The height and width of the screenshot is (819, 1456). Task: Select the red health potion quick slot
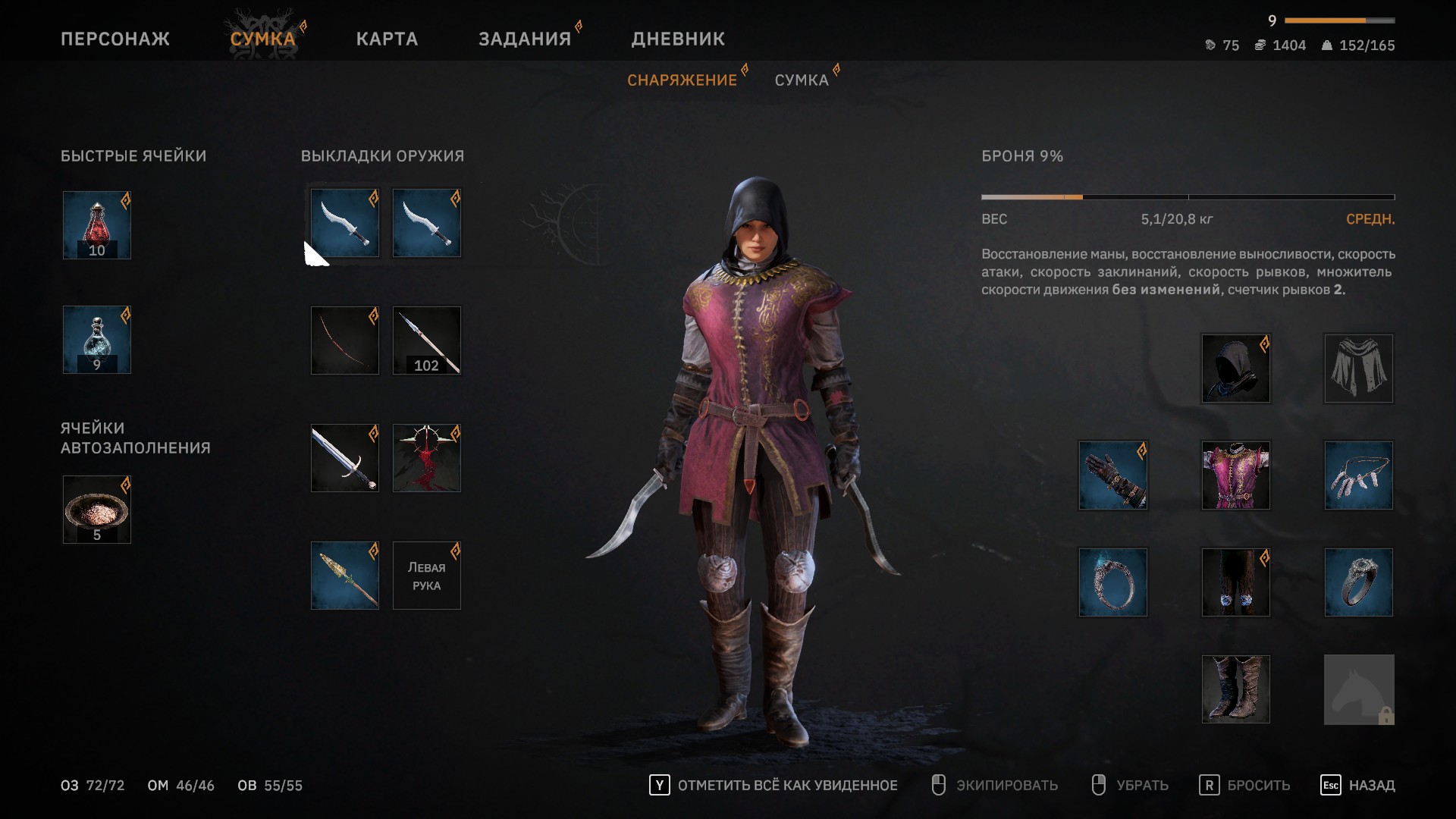pyautogui.click(x=97, y=225)
